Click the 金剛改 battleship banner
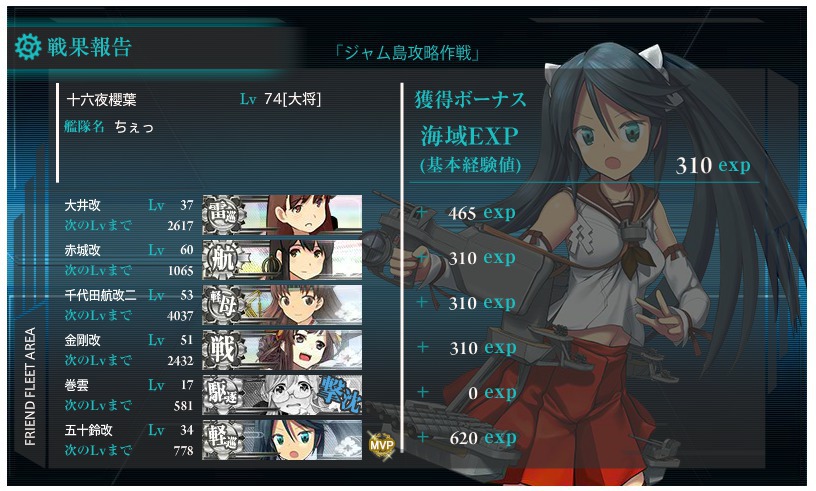This screenshot has height=491, width=816. [282, 349]
